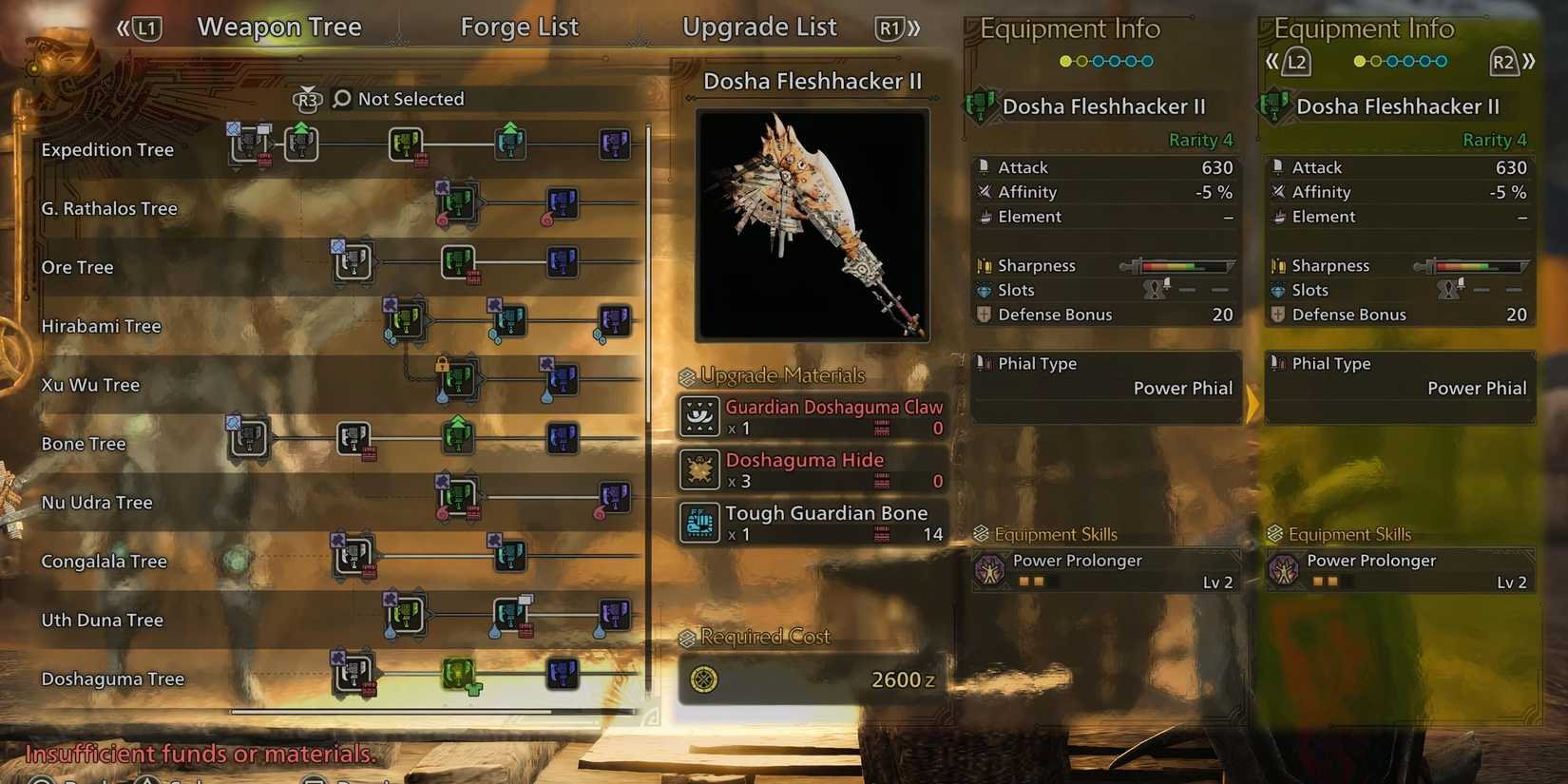Select the locked Xu Wu Tree weapon node

(457, 380)
